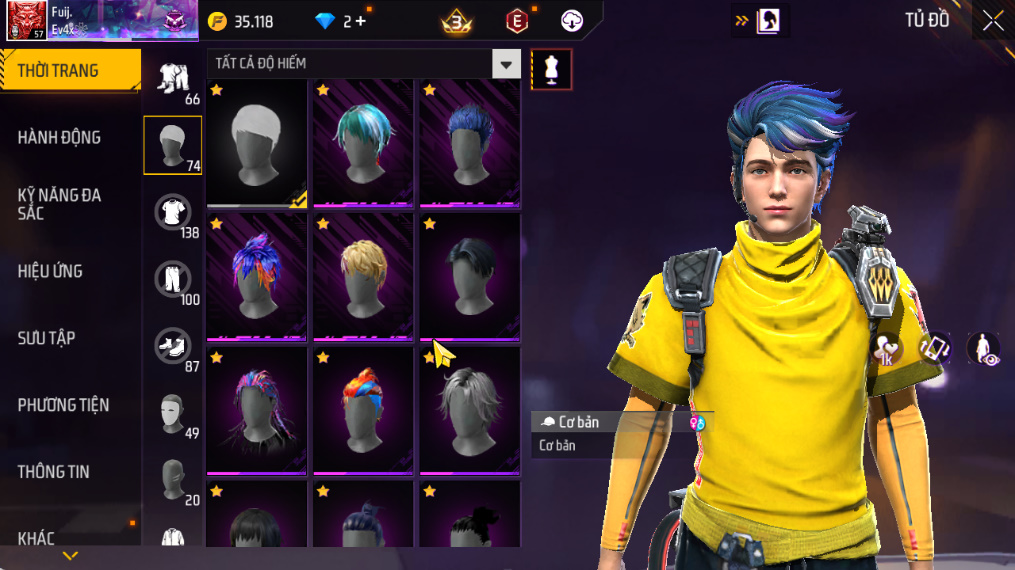Click the mannequin preview icon

click(x=551, y=69)
